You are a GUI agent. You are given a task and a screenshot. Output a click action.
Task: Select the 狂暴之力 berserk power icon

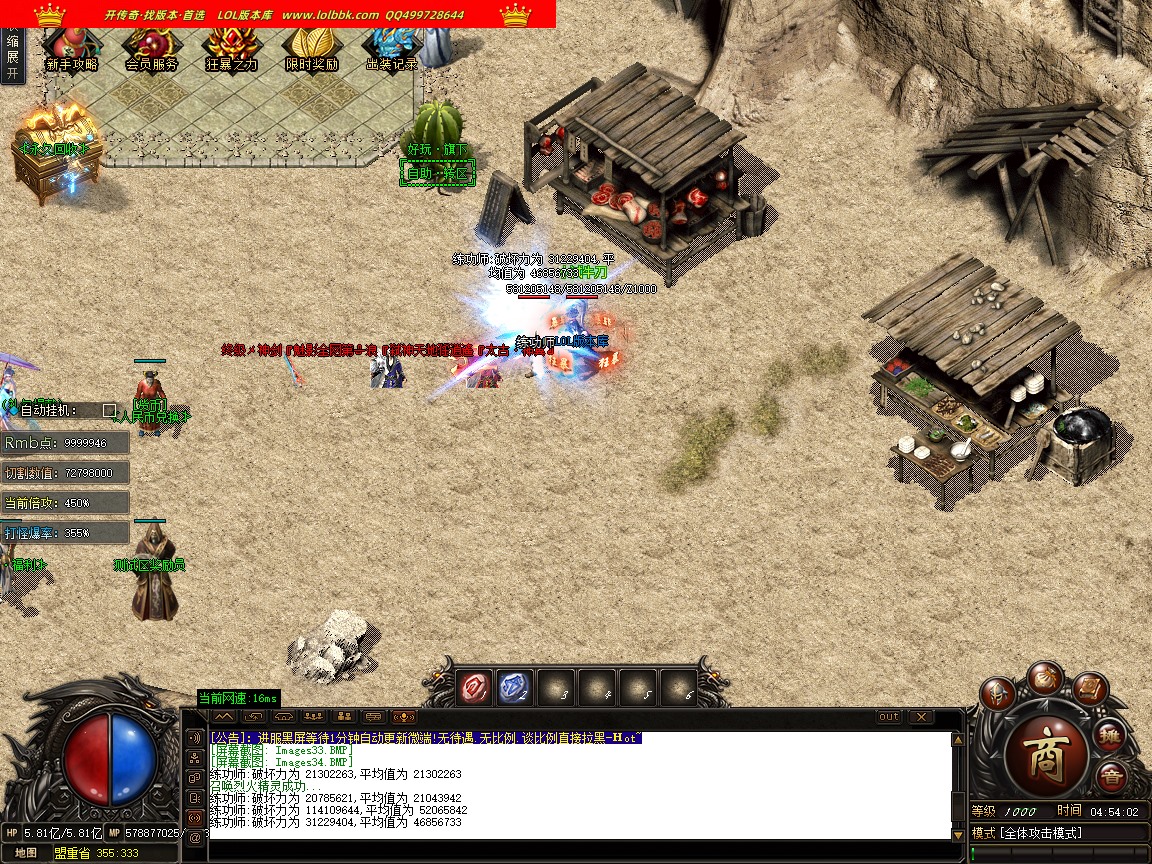pyautogui.click(x=231, y=49)
